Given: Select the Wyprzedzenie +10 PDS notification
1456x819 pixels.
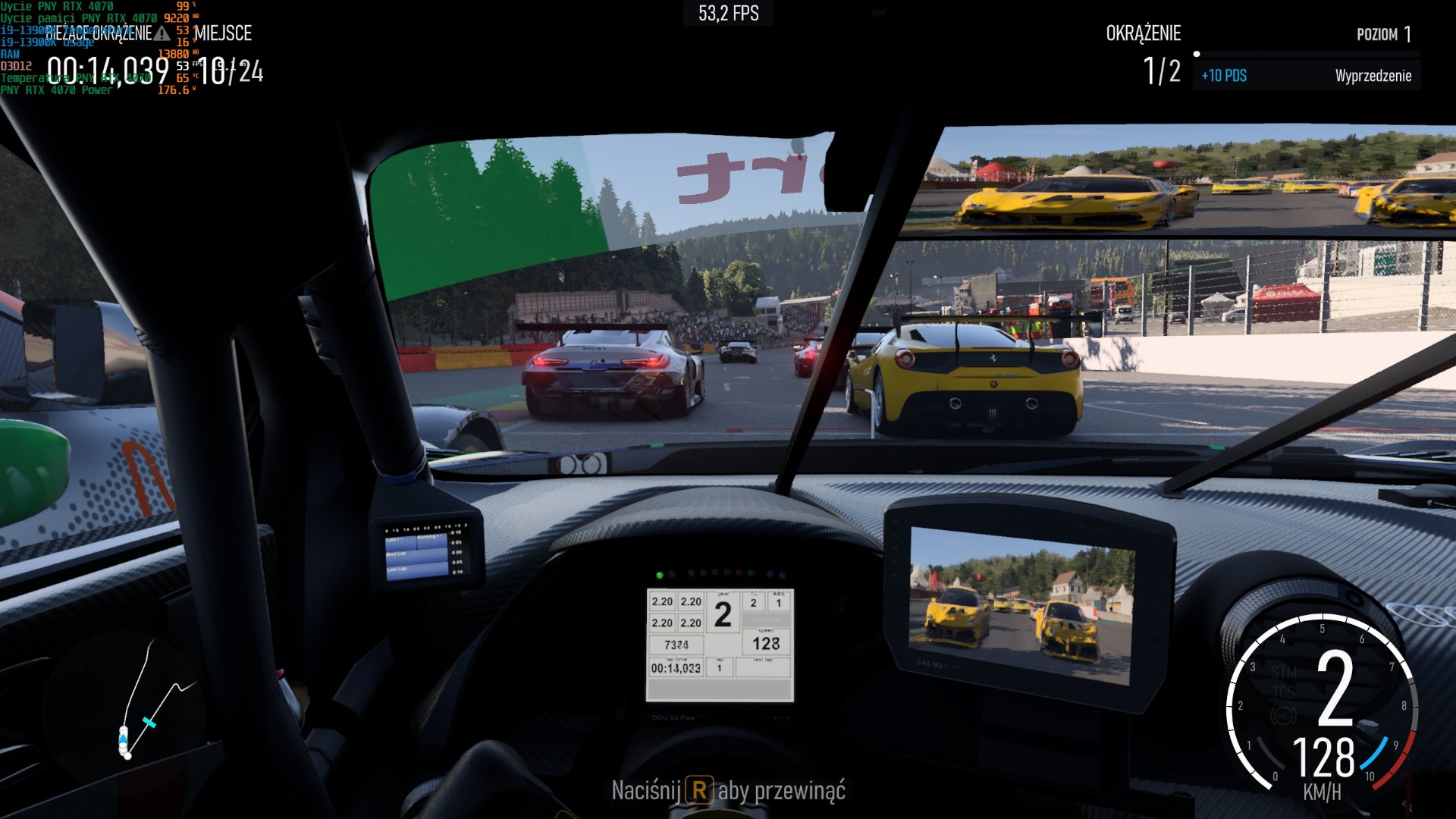Looking at the screenshot, I should (x=1306, y=76).
